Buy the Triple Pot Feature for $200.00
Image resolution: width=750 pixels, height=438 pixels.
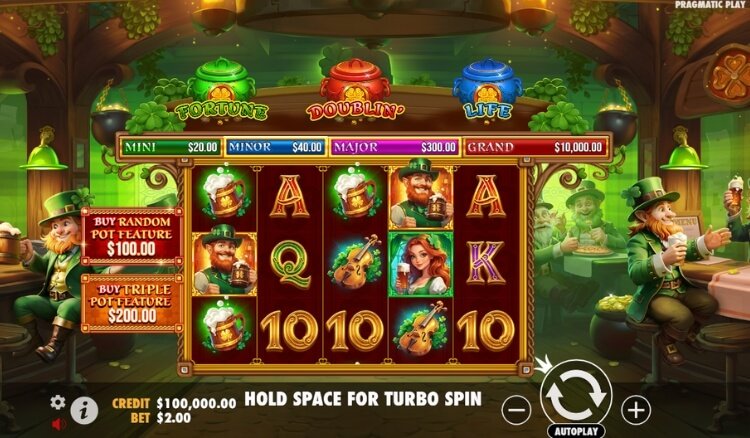click(131, 304)
